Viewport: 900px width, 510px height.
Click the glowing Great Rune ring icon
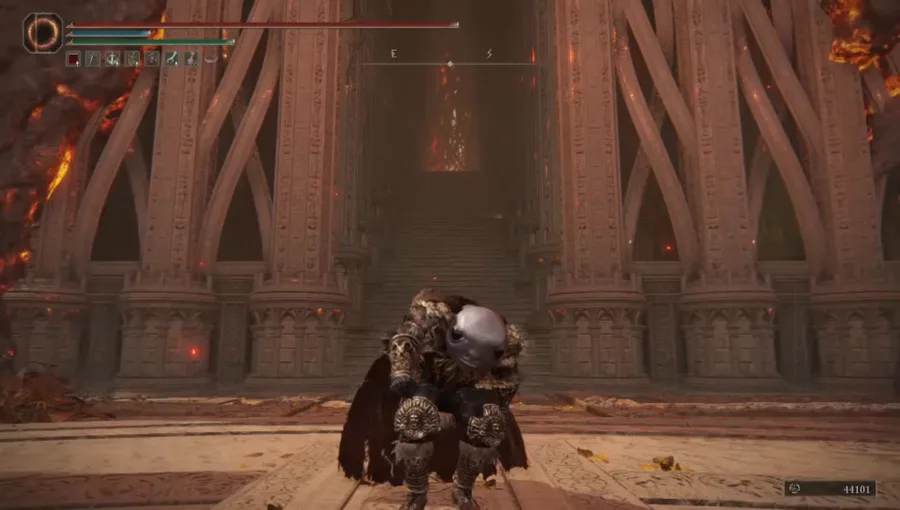[x=42, y=32]
